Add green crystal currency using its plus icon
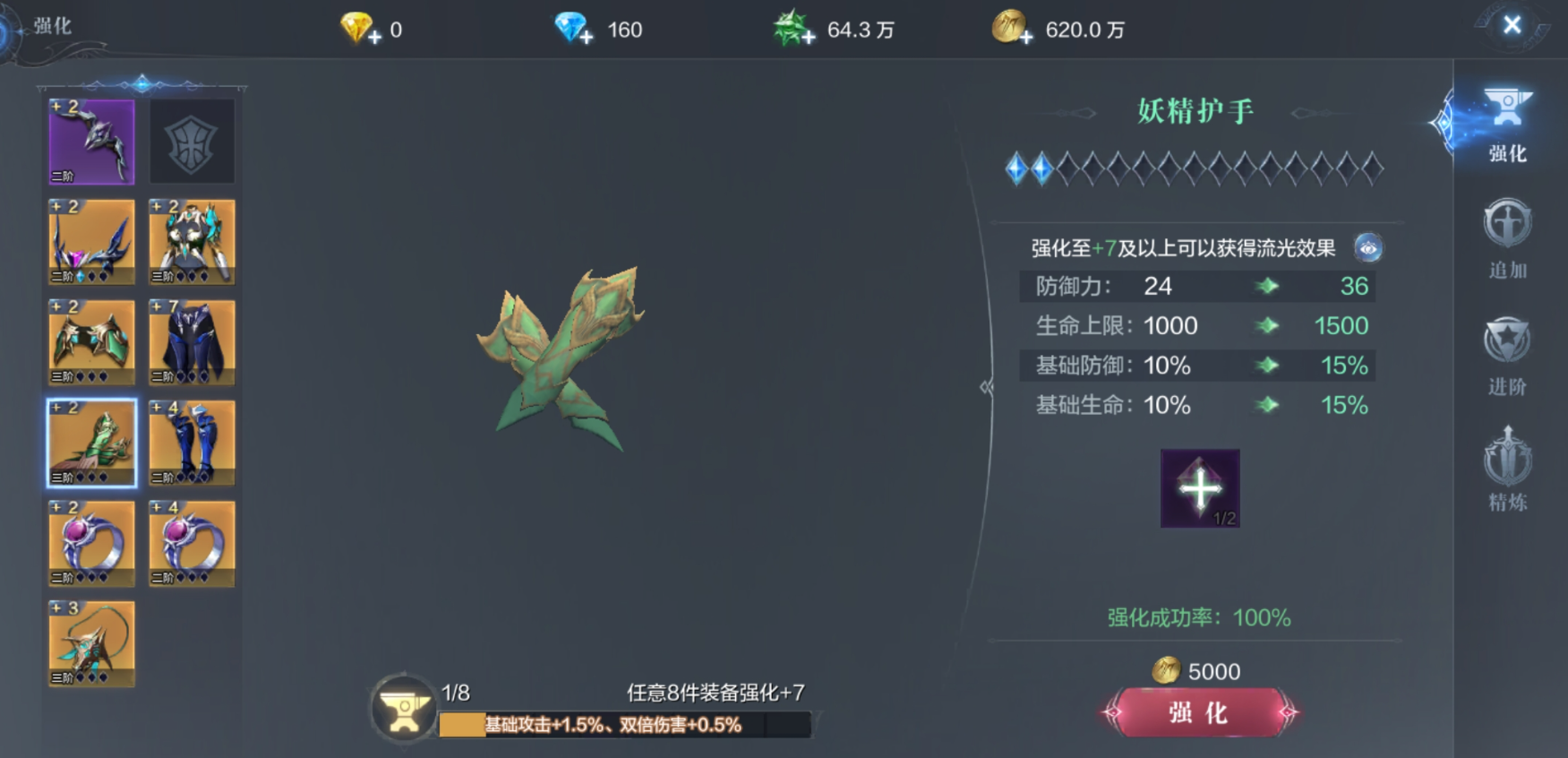 (809, 38)
